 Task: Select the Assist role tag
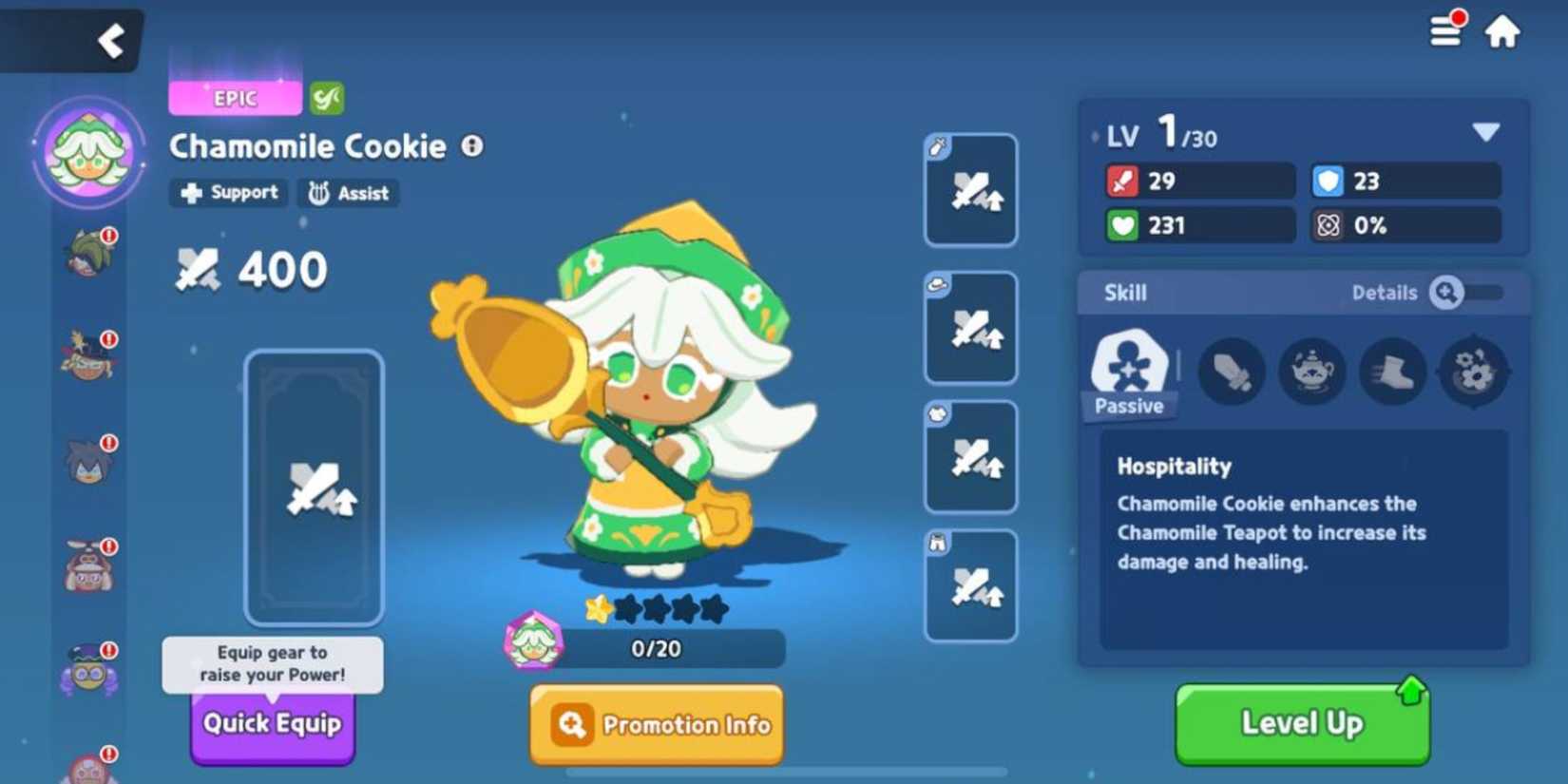(348, 193)
